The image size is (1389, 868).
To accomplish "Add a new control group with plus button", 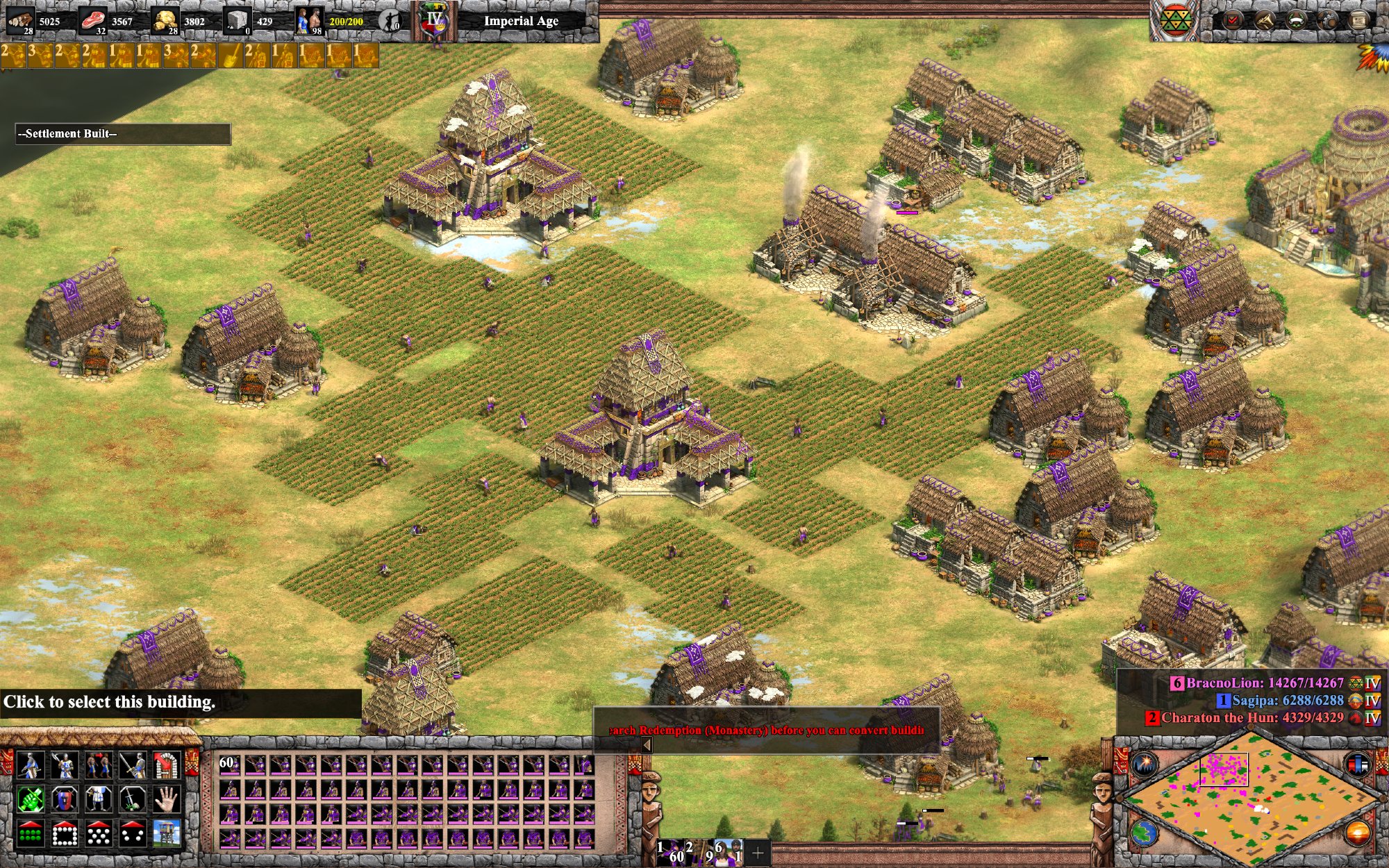I will coord(758,852).
